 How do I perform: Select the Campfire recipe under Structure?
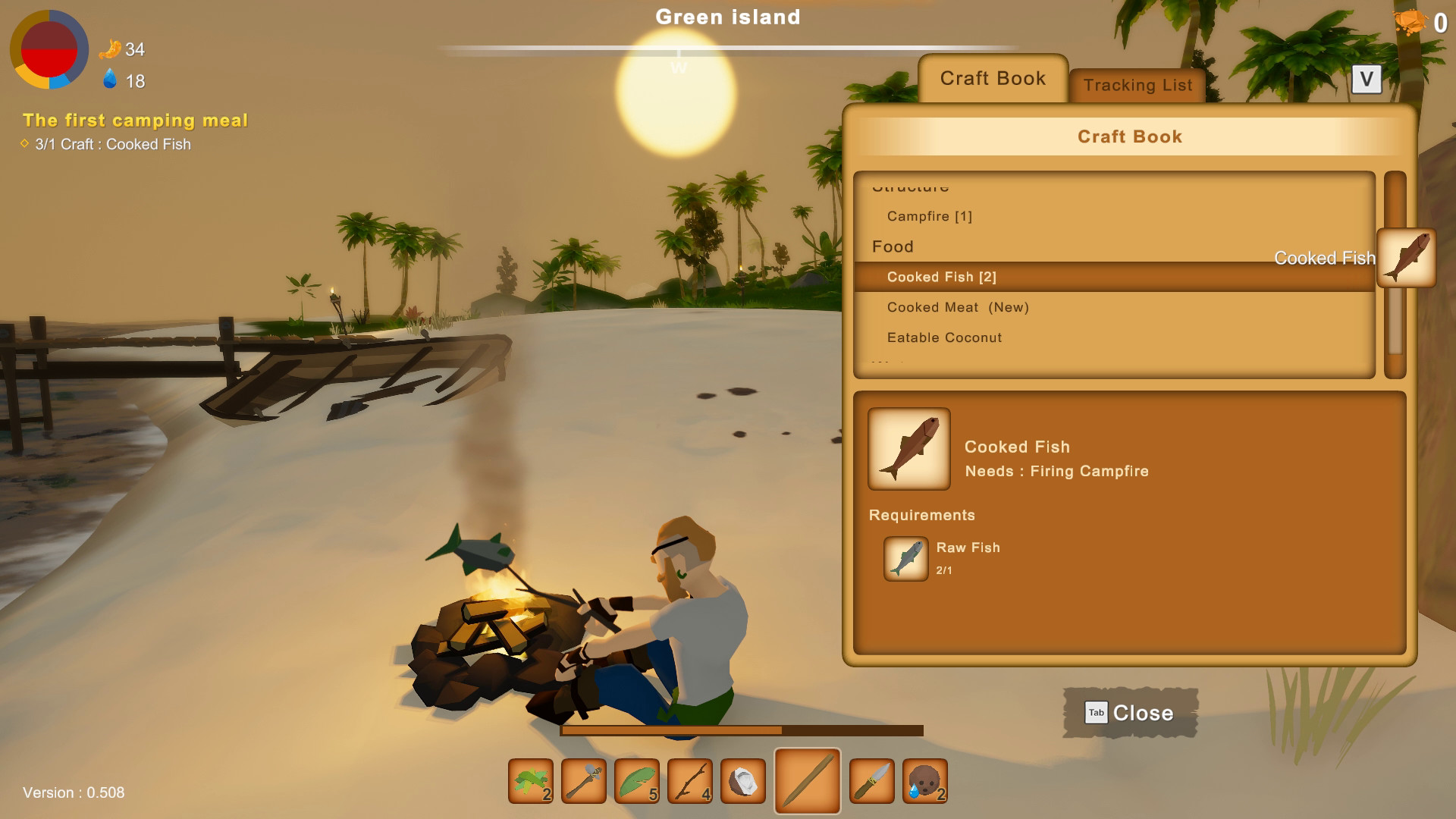pyautogui.click(x=929, y=216)
